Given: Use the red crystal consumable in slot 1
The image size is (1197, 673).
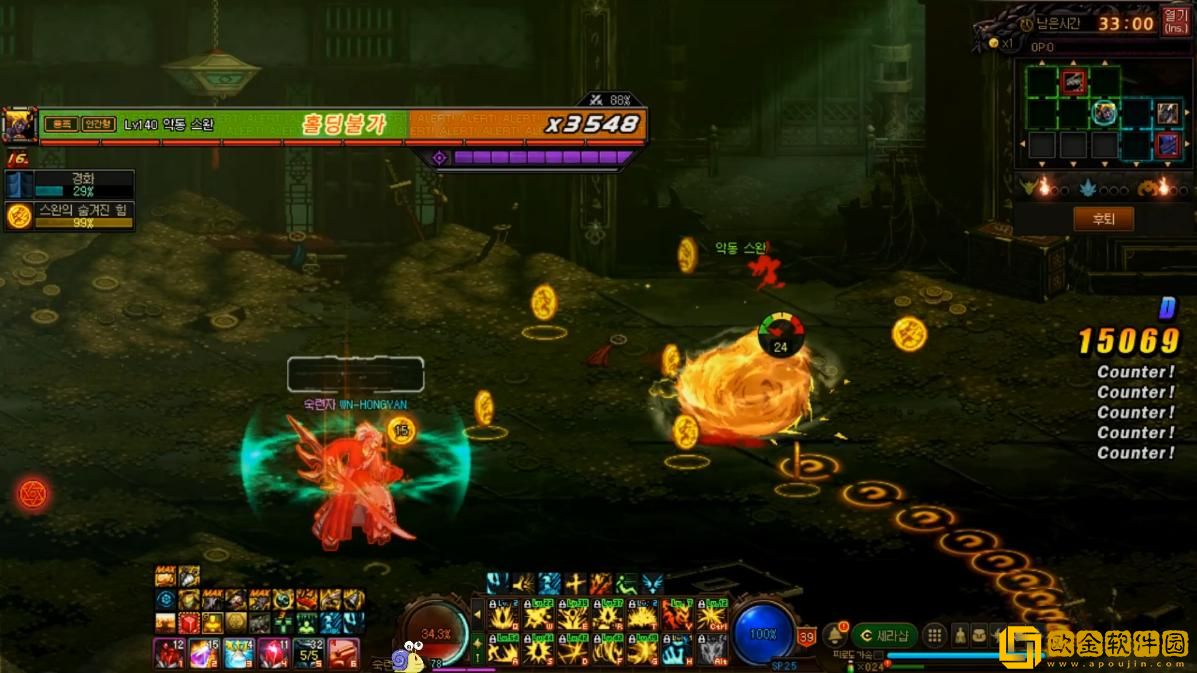Looking at the screenshot, I should 168,653.
